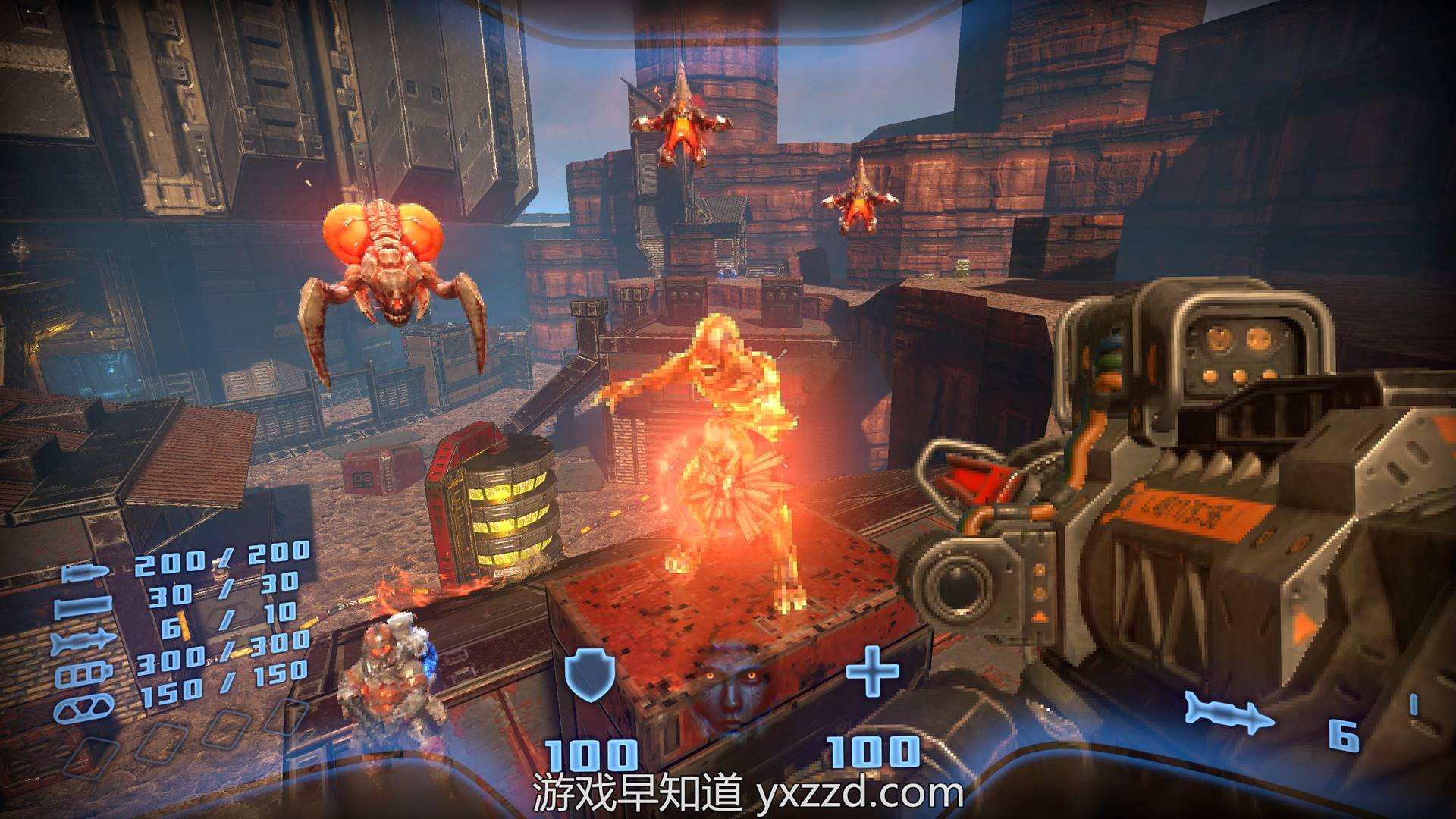Choose the rocket icon in the ammo list

[83, 642]
